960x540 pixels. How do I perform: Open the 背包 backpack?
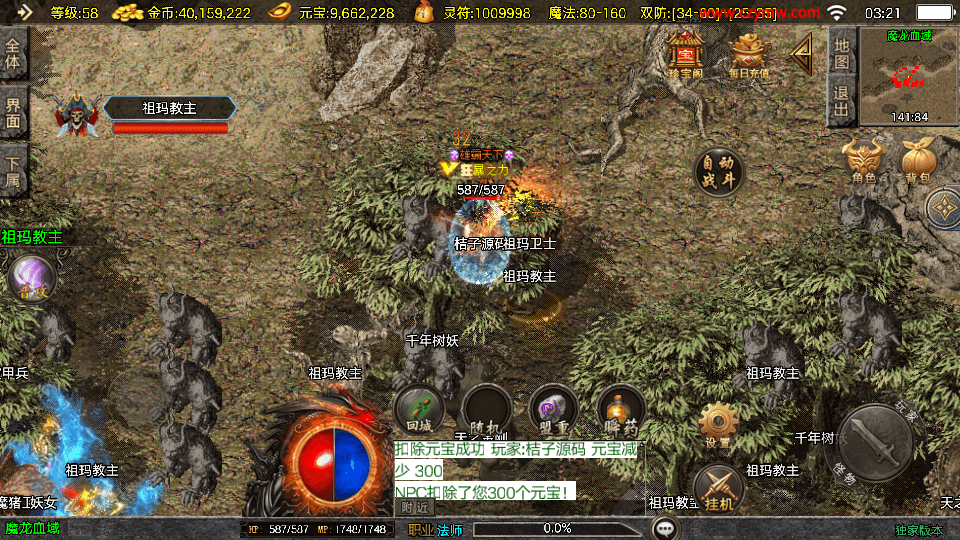918,162
